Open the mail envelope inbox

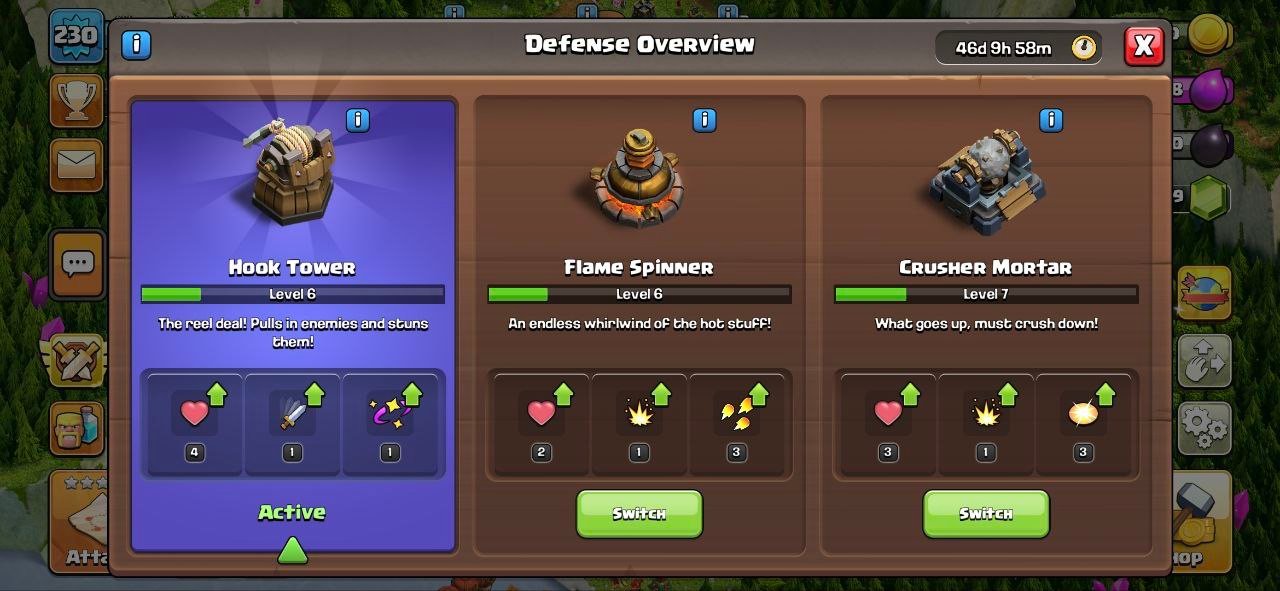pos(76,164)
